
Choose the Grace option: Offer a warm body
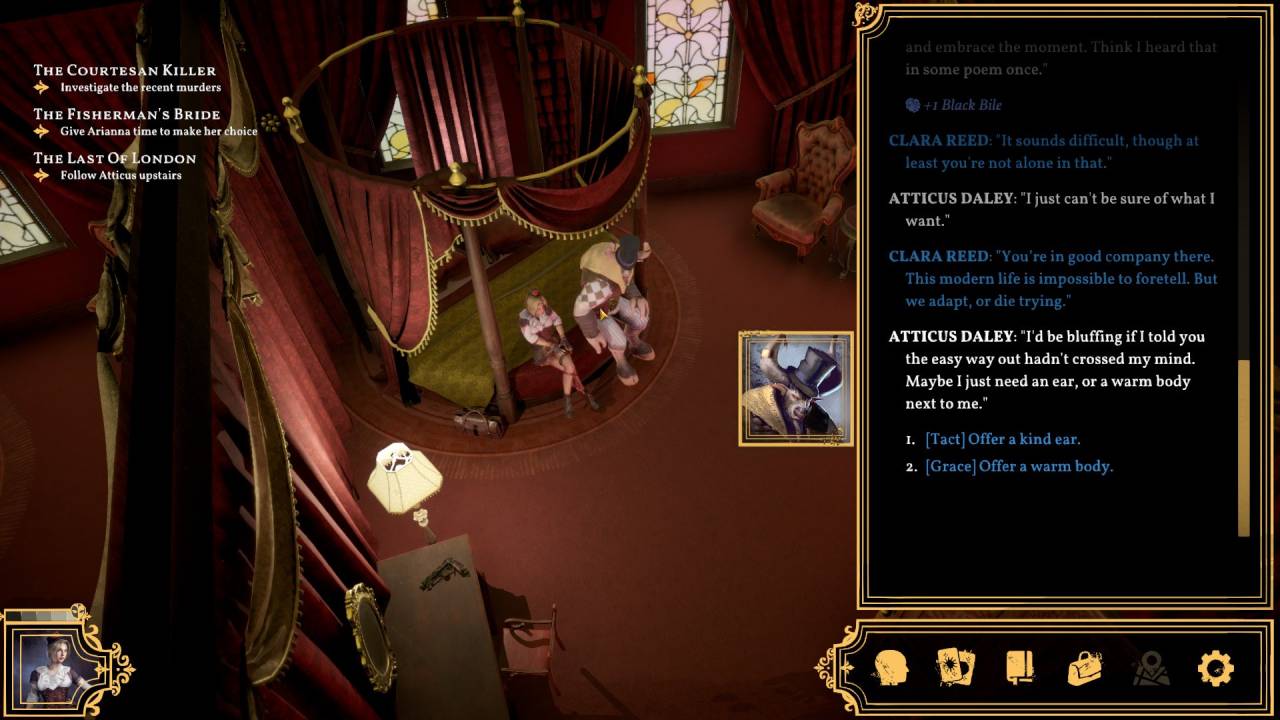tap(1018, 466)
